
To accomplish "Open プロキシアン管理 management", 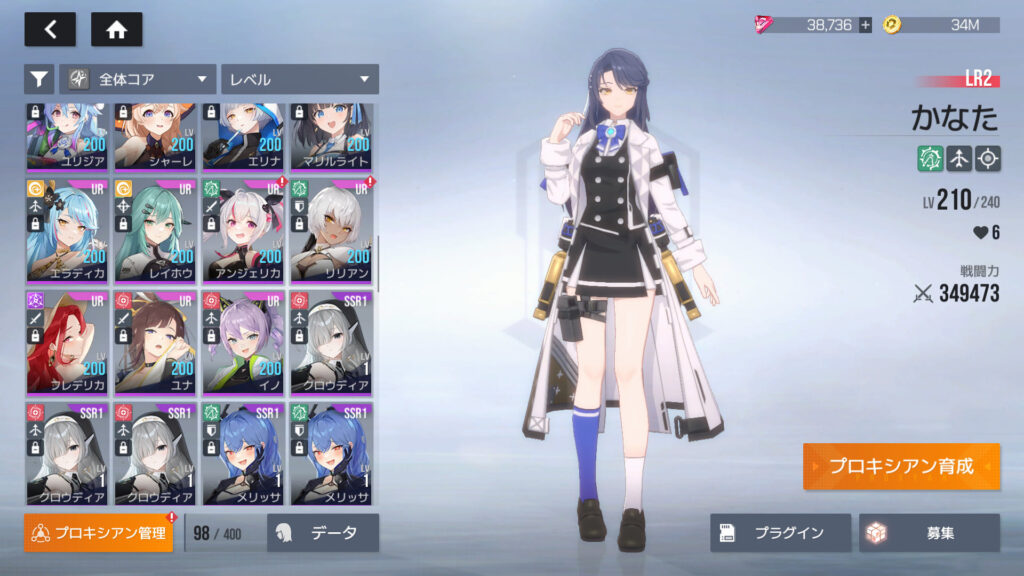I will (98, 533).
